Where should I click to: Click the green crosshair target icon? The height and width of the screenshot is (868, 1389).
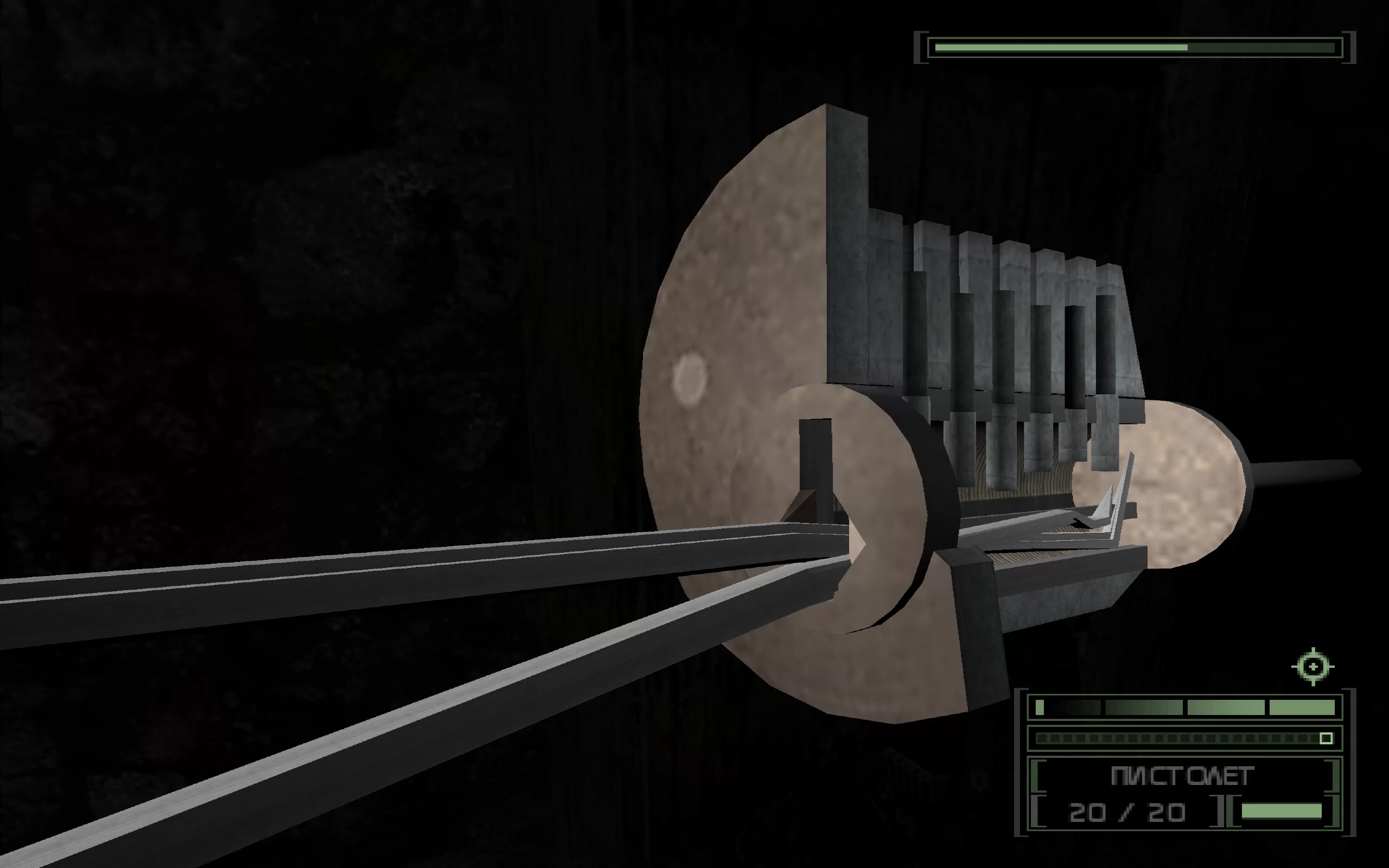click(1312, 667)
